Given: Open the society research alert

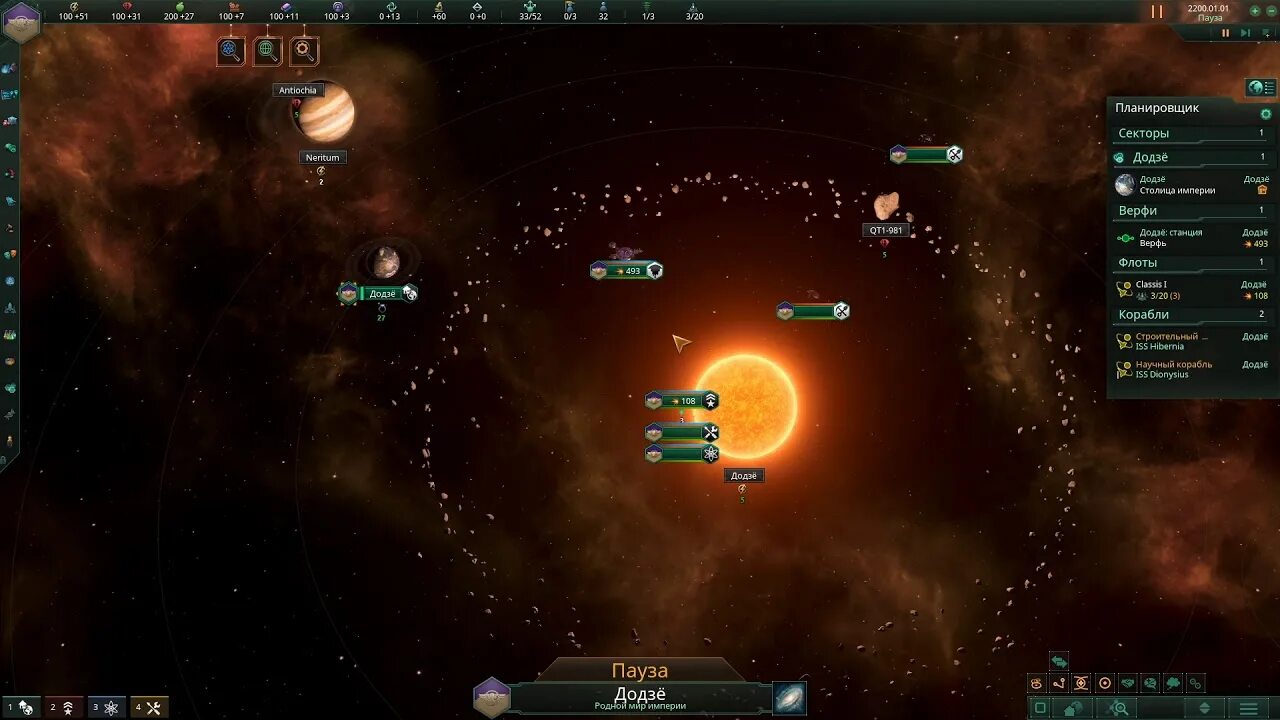Looking at the screenshot, I should [x=267, y=50].
